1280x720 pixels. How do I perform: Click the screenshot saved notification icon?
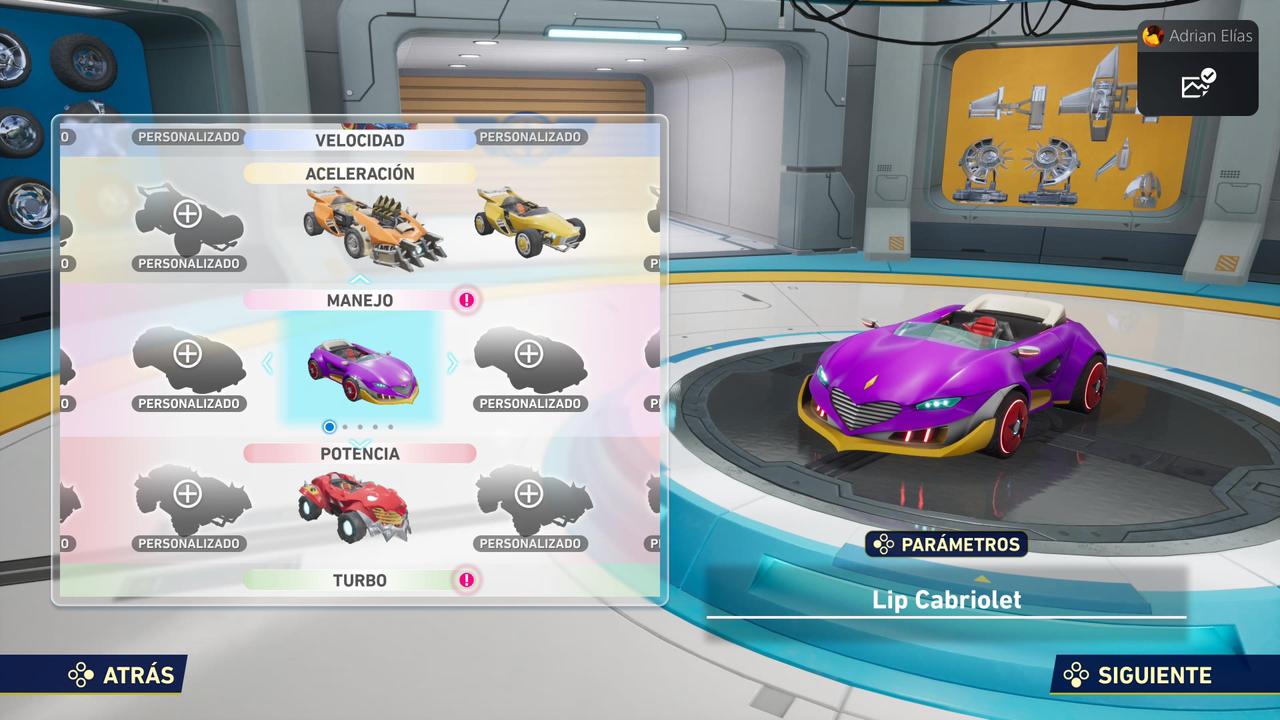[1198, 85]
